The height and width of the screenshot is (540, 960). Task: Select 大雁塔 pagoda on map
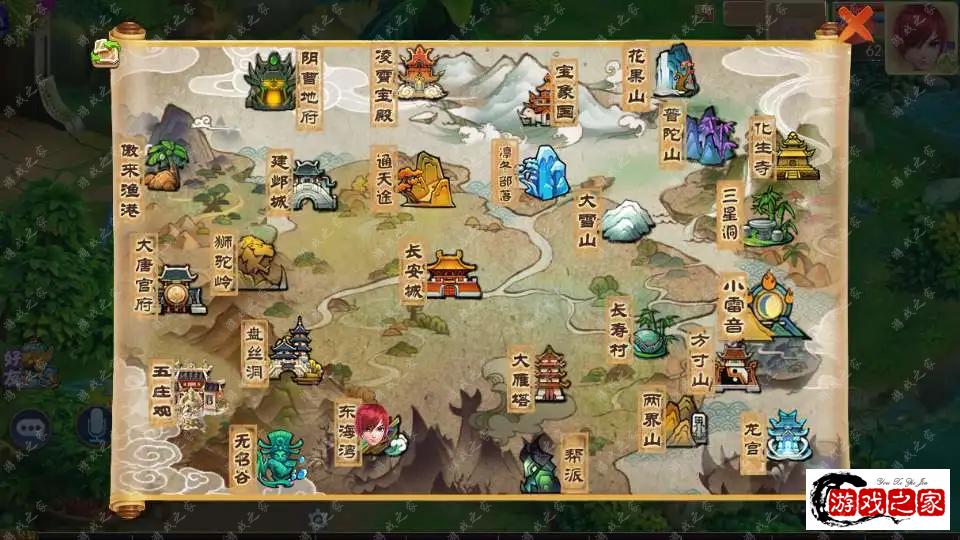(551, 373)
